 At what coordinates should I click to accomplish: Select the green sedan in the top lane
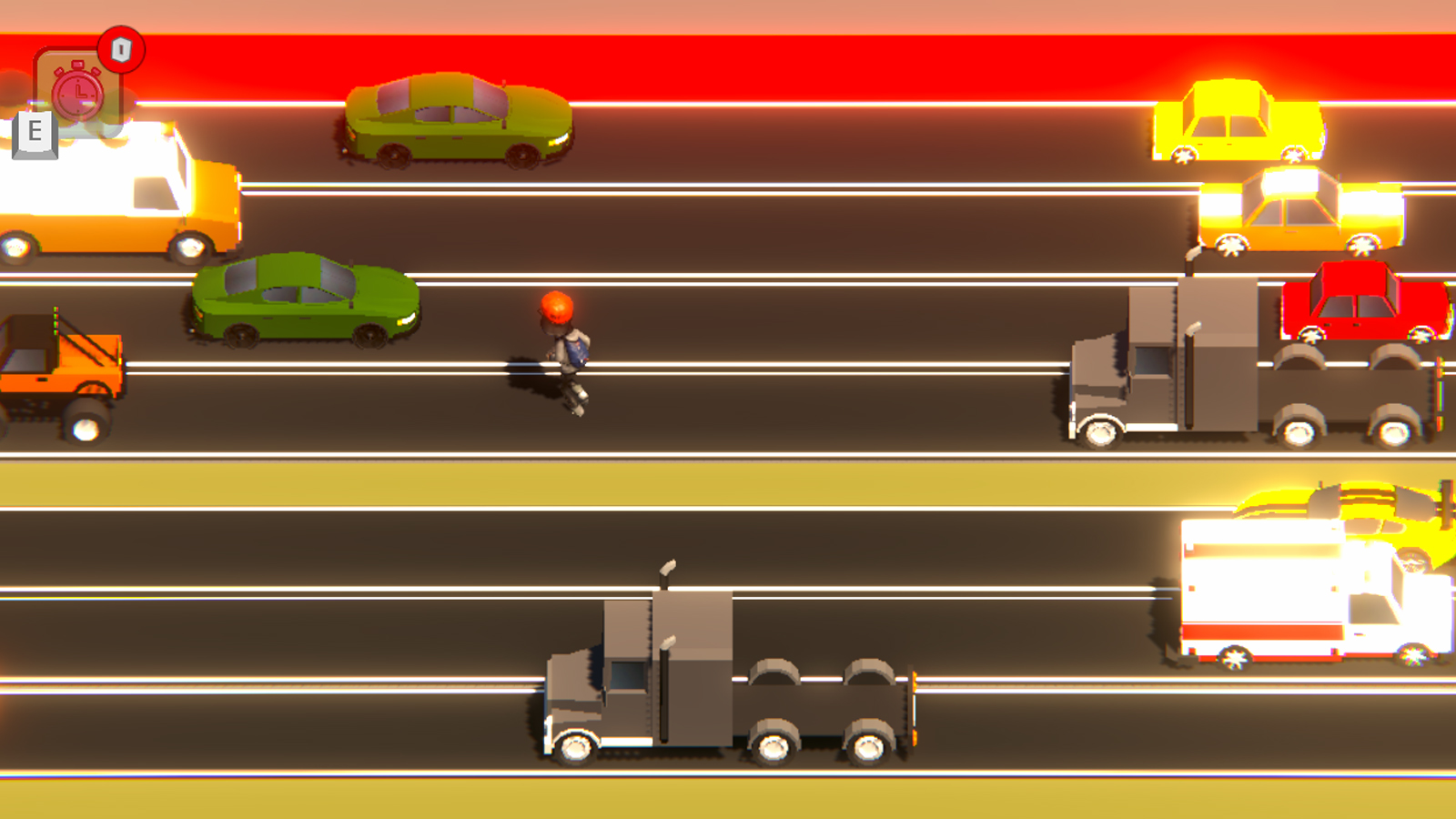[x=455, y=123]
